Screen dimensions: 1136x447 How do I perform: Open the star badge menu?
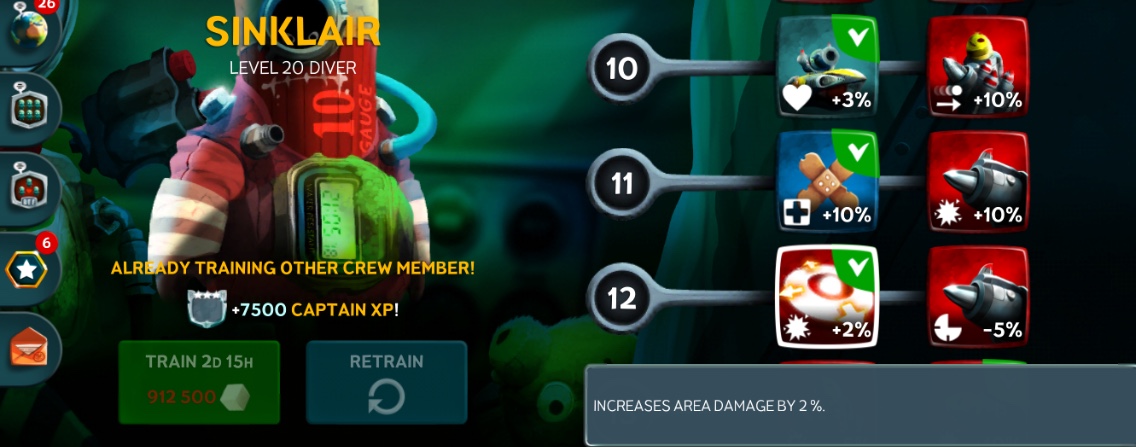[27, 269]
